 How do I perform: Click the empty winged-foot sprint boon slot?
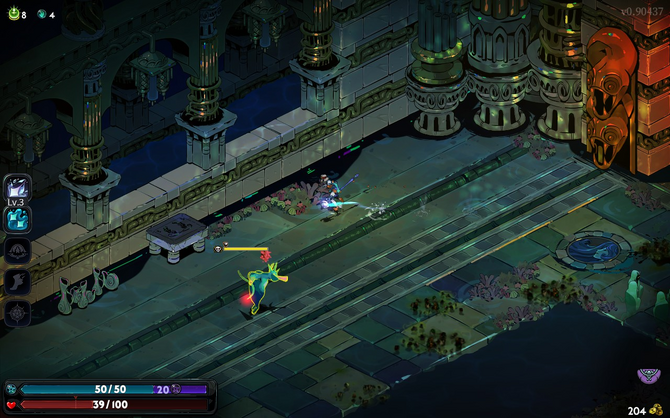[17, 281]
